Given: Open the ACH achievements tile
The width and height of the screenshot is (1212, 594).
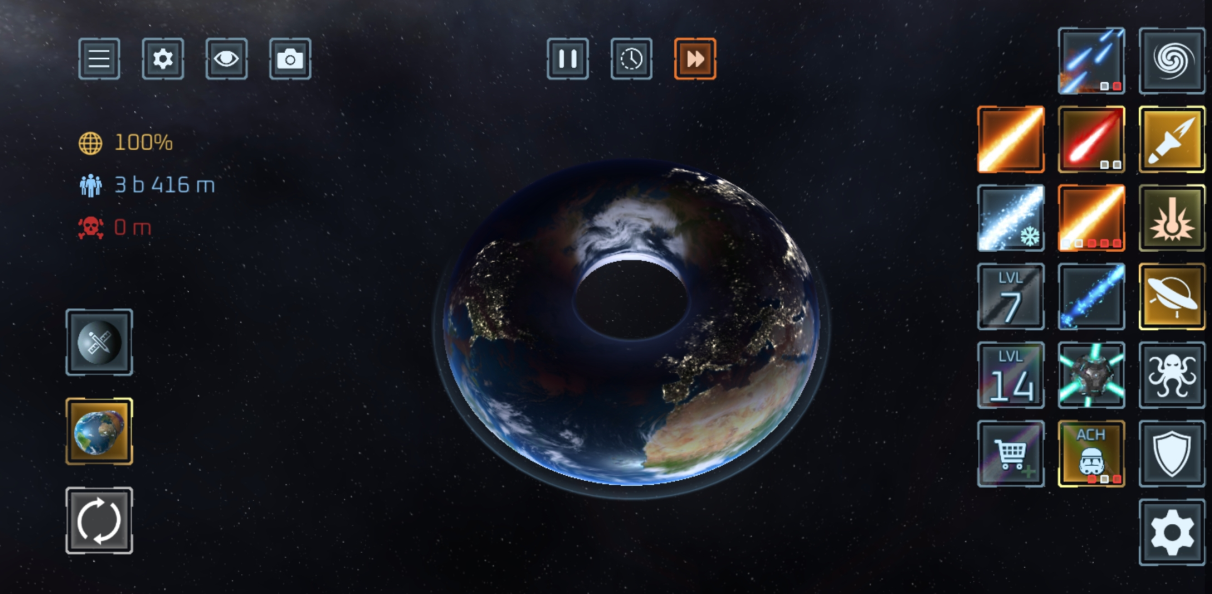Looking at the screenshot, I should (1091, 453).
